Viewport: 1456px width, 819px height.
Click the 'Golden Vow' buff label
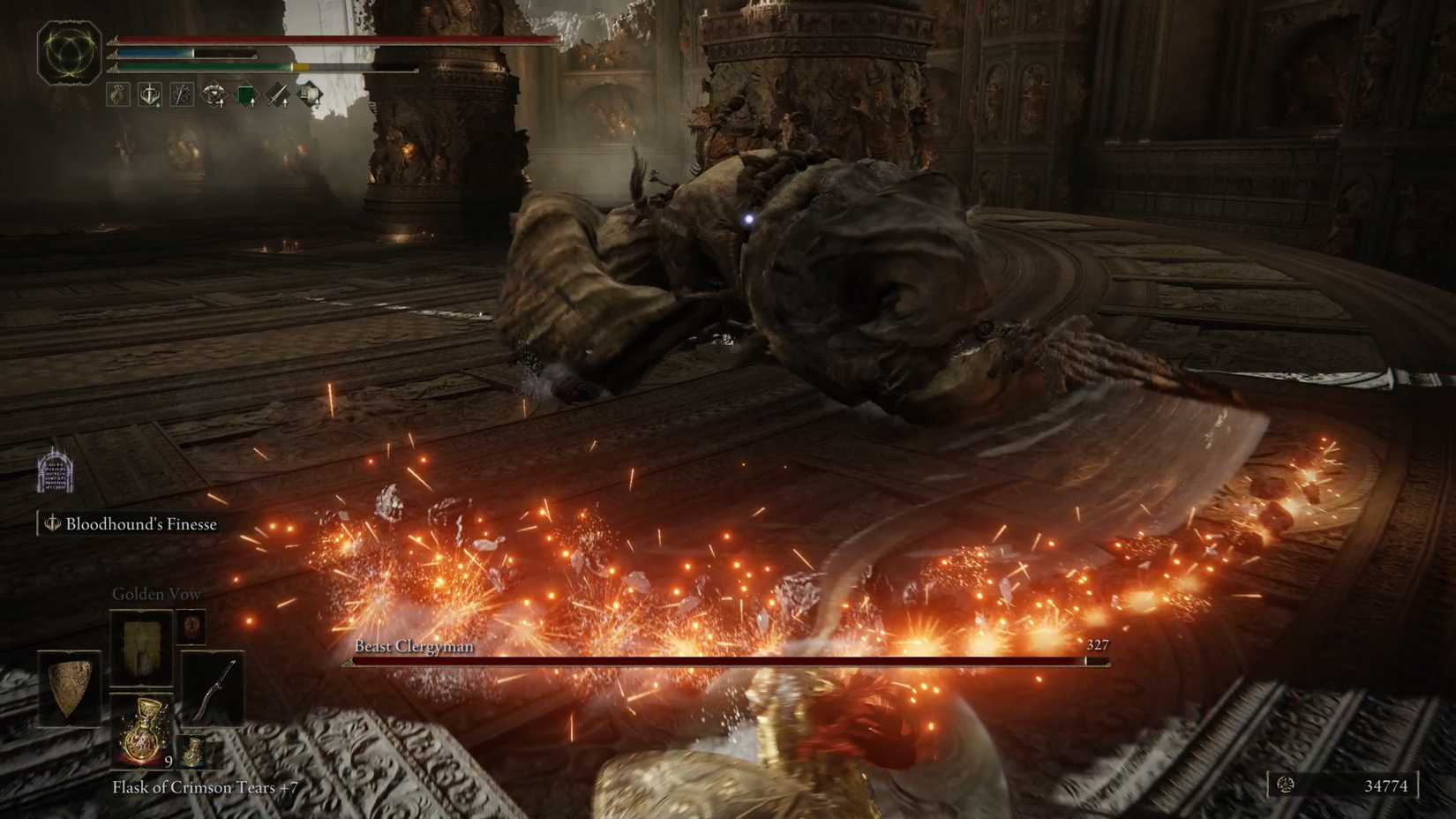[156, 593]
